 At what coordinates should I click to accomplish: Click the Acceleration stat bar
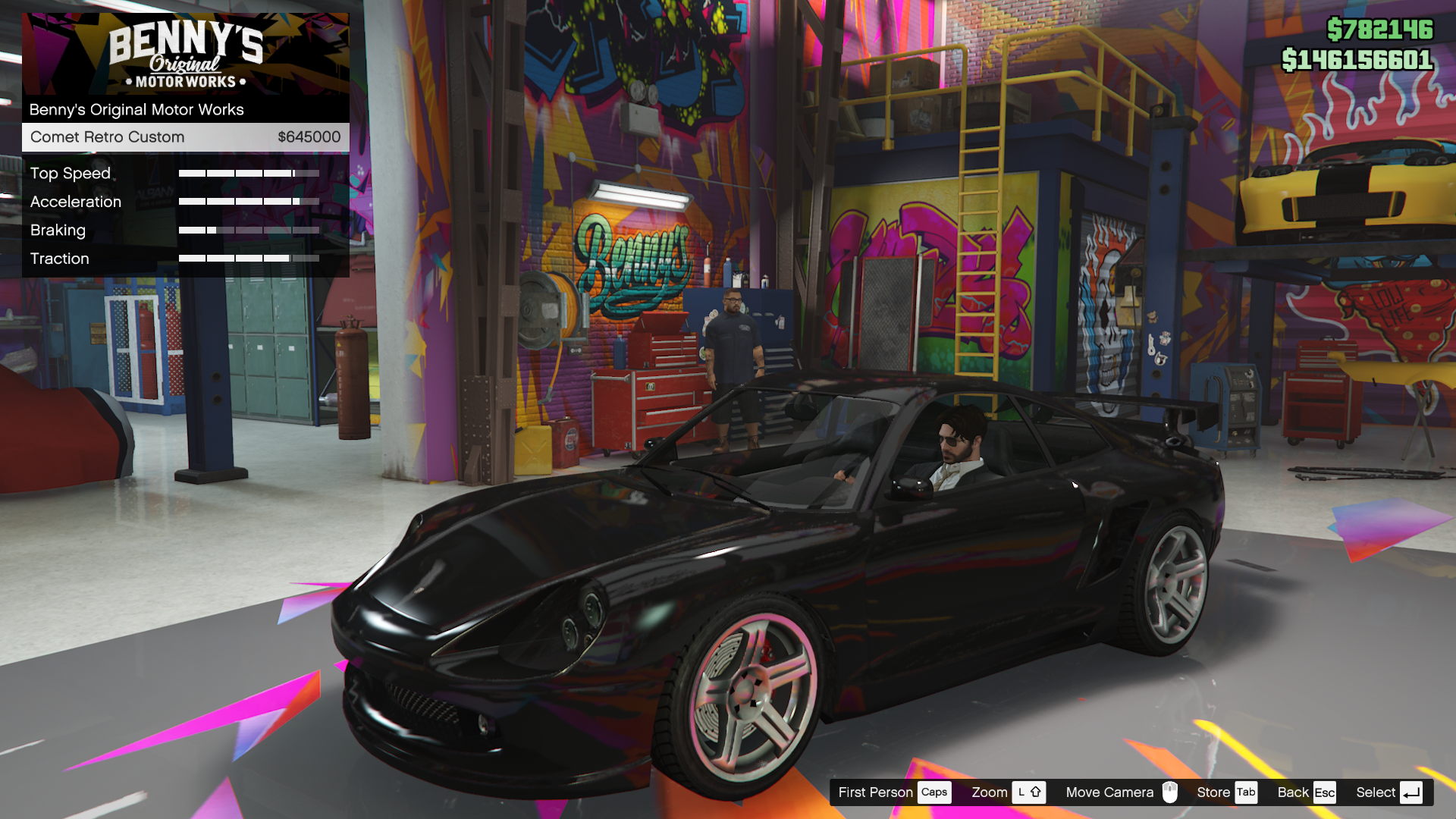248,201
